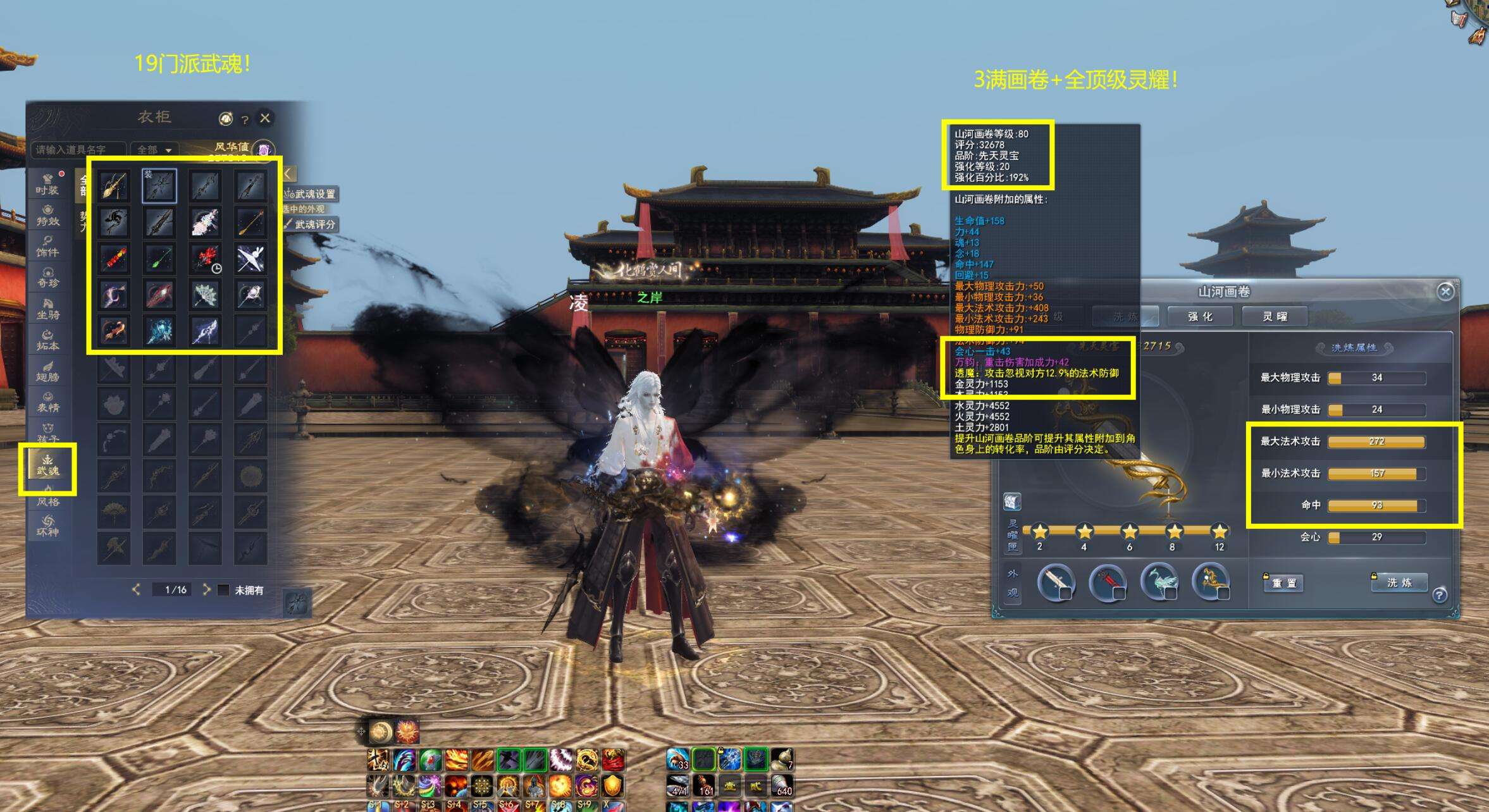Close the 衣柜 wardrobe panel

[265, 118]
